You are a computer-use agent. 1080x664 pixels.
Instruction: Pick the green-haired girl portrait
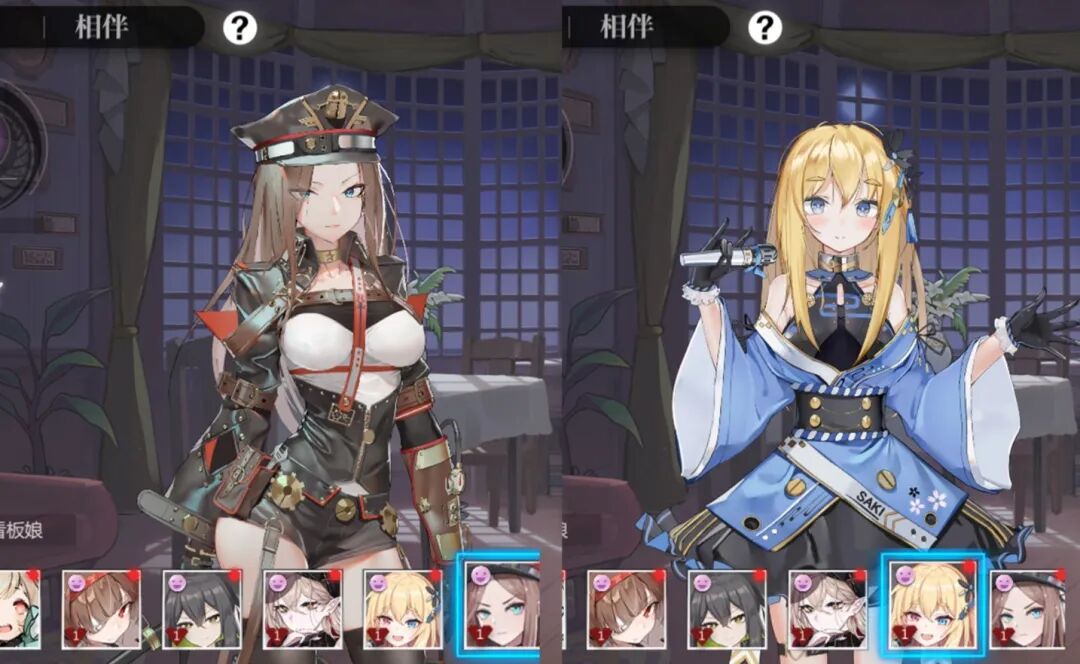20,609
